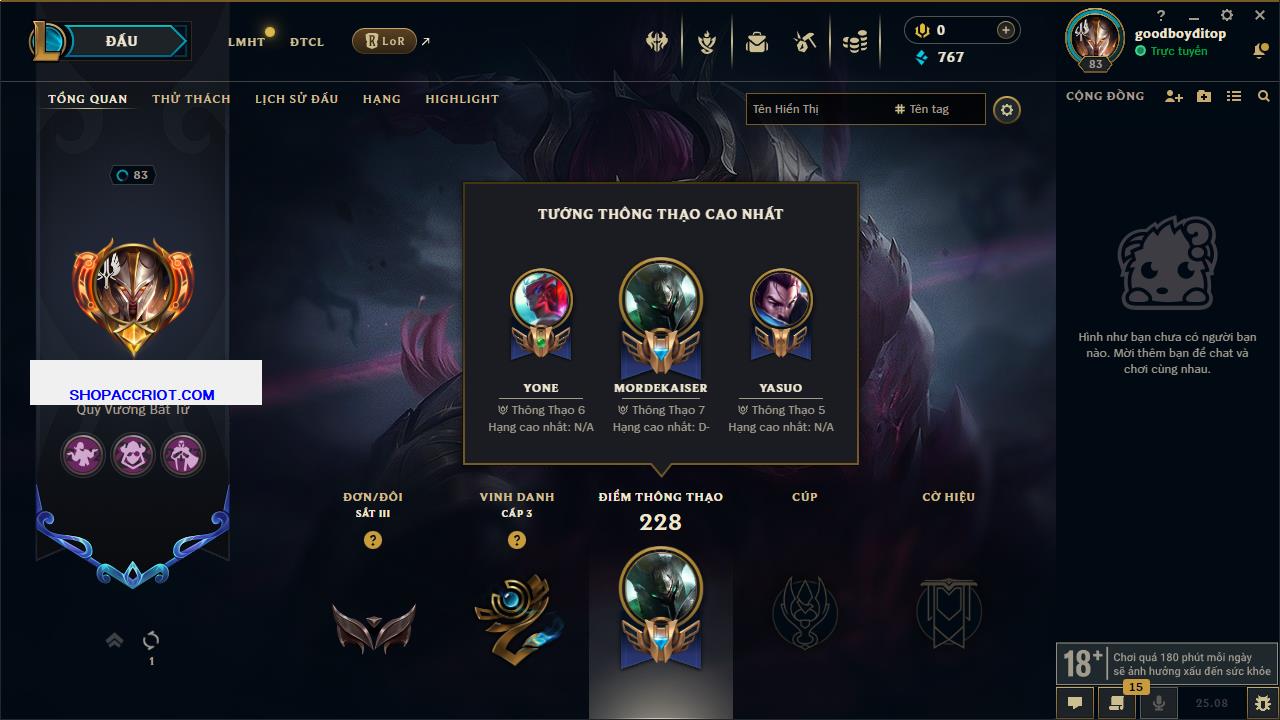Show the HIGHLIGHT tab
Viewport: 1280px width, 720px height.
pos(461,99)
